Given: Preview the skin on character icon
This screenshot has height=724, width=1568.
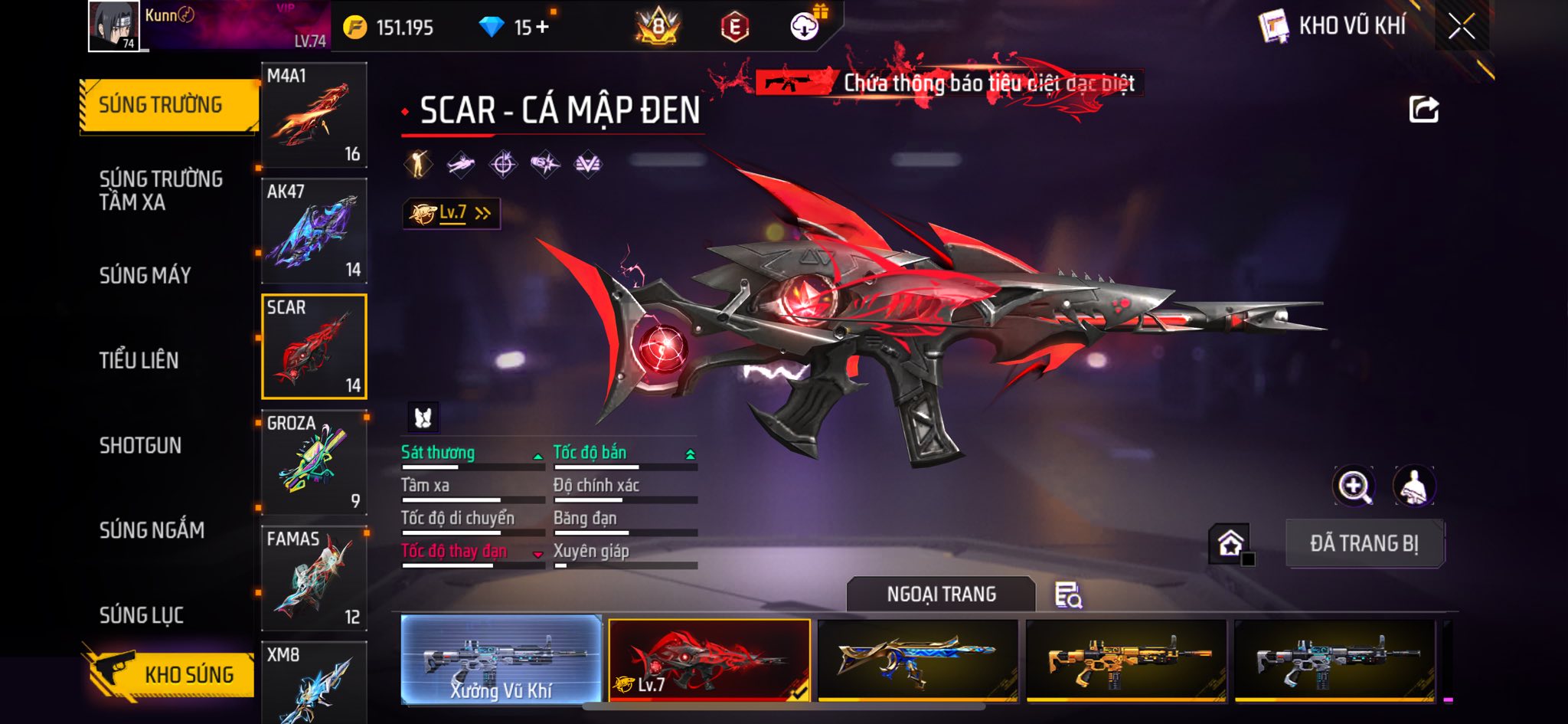Looking at the screenshot, I should (1413, 486).
